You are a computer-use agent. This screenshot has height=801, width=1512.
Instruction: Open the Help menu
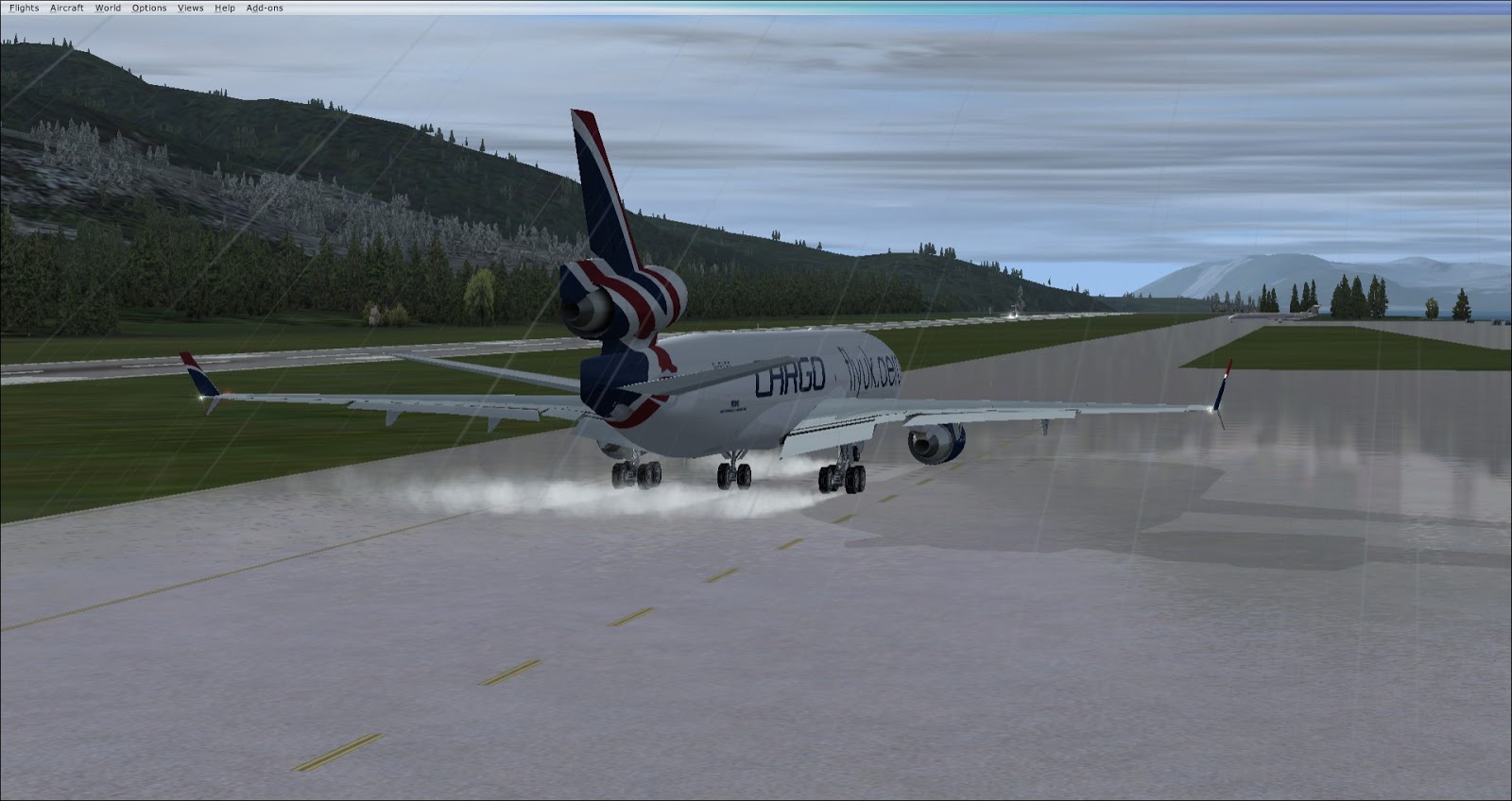point(225,8)
